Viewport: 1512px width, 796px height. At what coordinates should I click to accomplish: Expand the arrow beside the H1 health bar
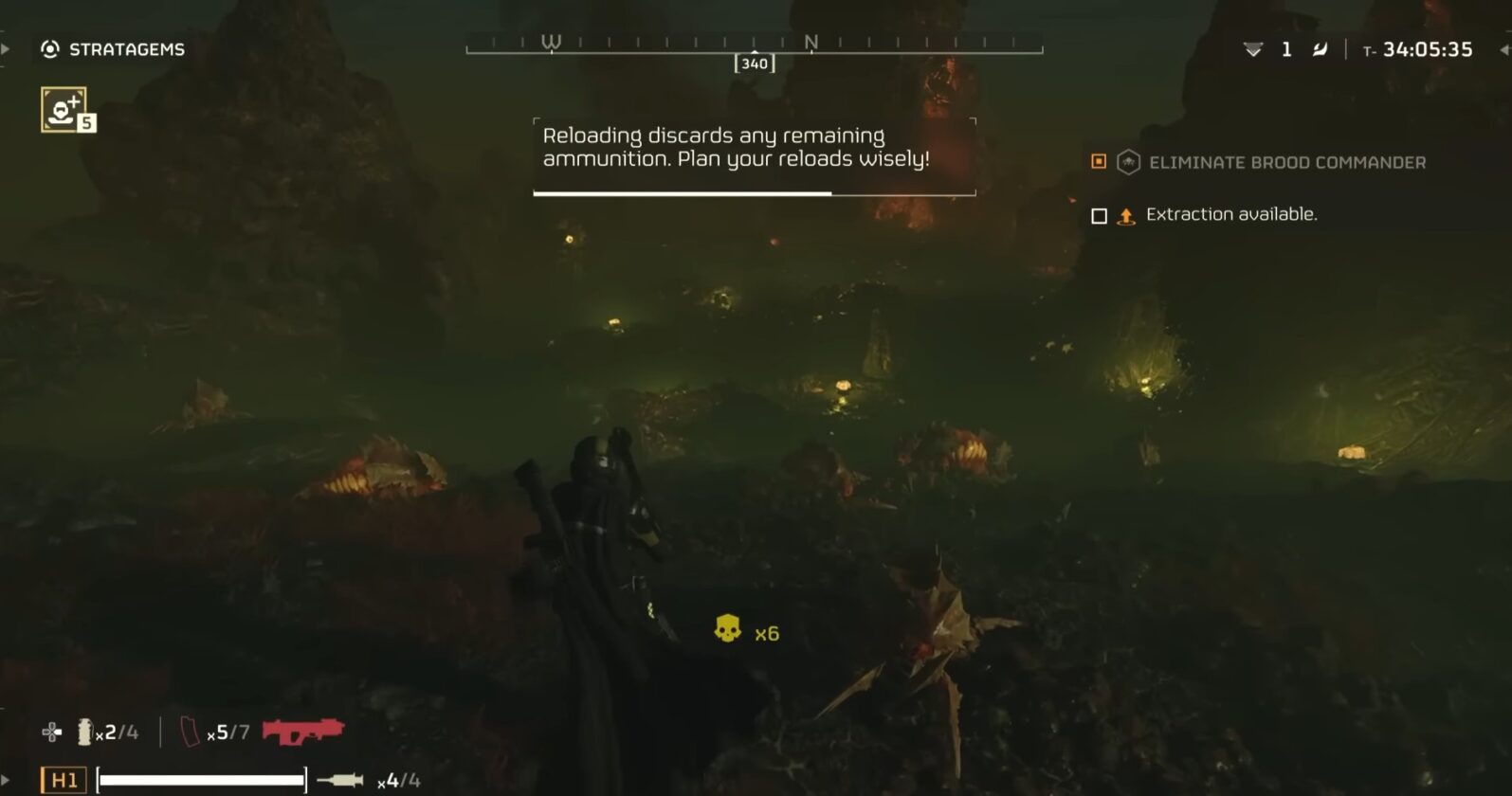[5, 779]
